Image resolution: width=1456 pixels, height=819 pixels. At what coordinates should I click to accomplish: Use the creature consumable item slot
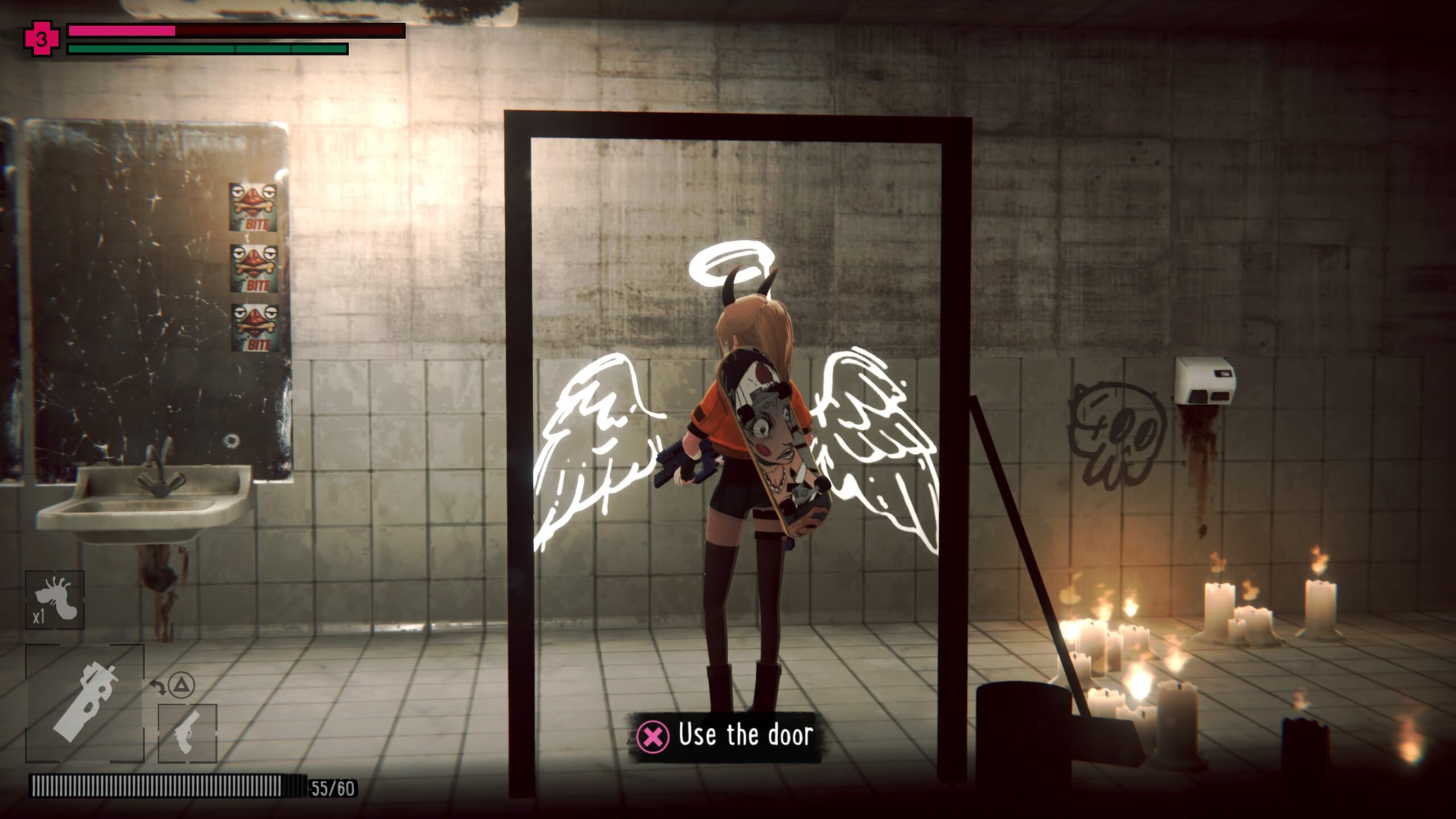coord(55,601)
